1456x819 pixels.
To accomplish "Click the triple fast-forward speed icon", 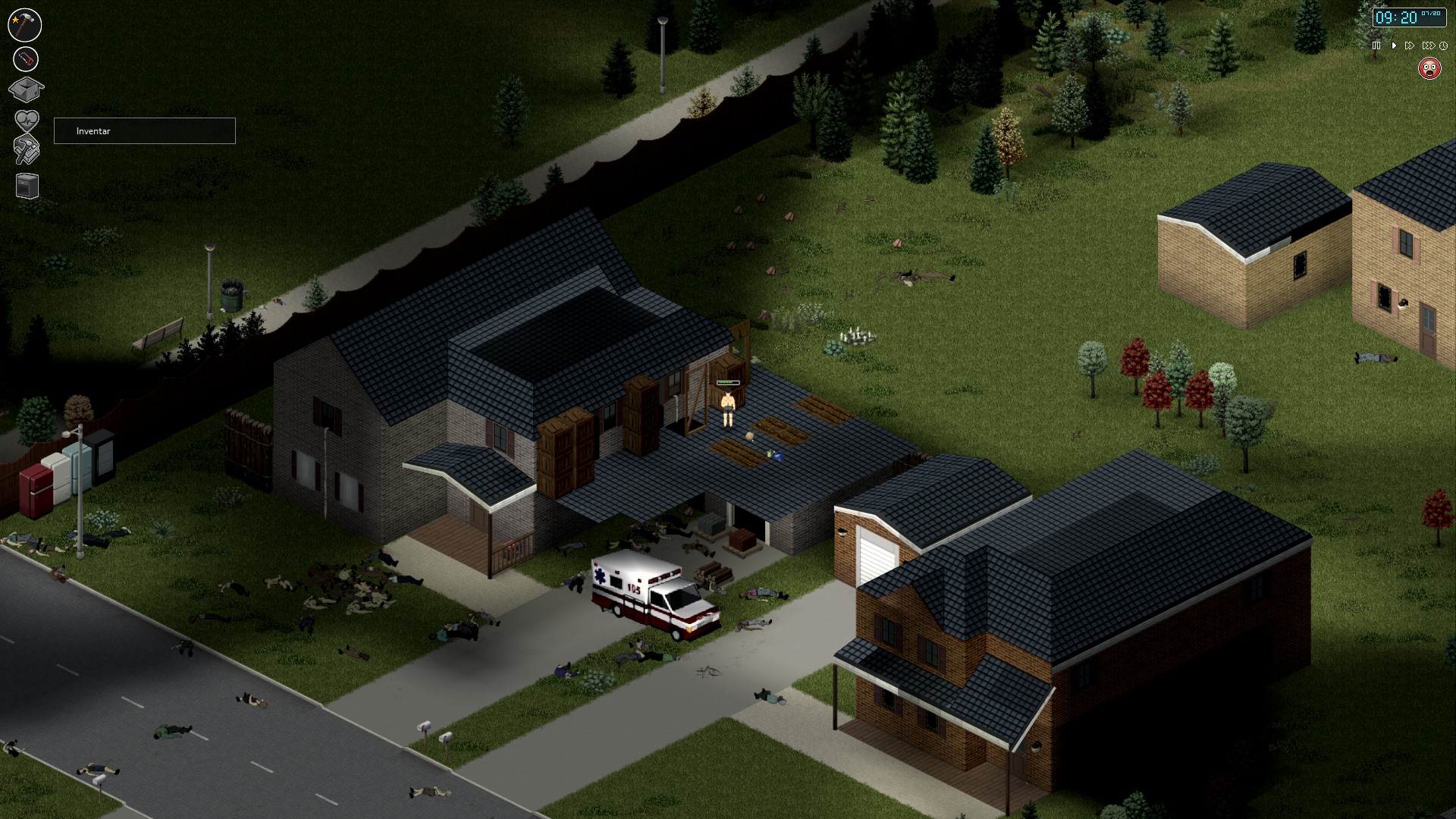I will coord(1429,45).
